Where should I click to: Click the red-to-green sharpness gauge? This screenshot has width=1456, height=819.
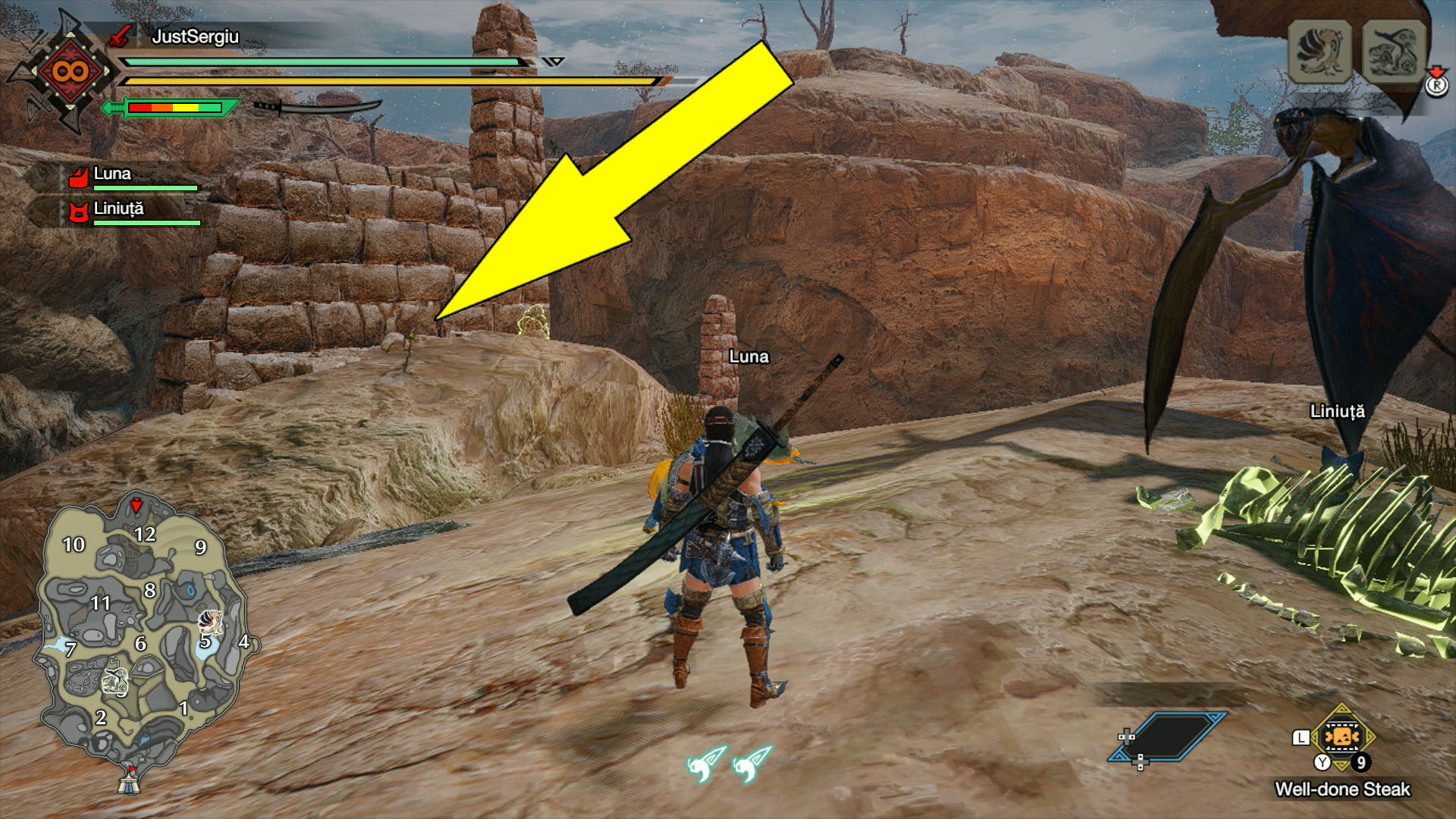(x=174, y=107)
